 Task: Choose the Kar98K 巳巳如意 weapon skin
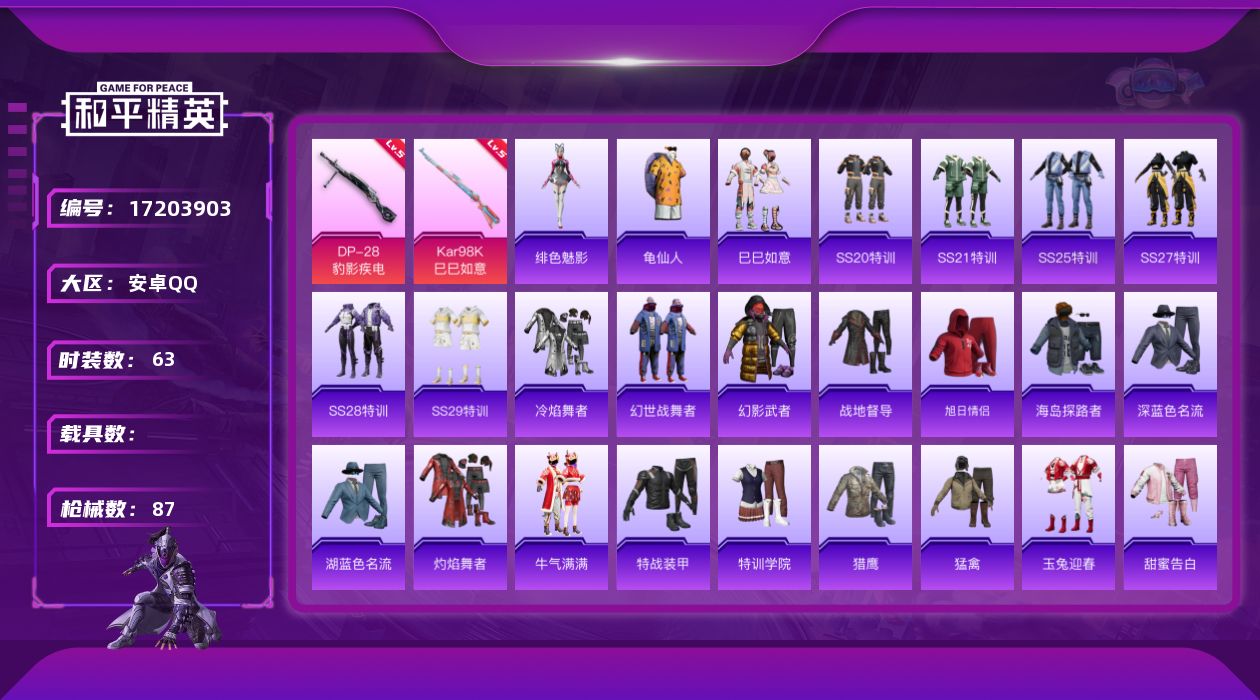coord(460,211)
